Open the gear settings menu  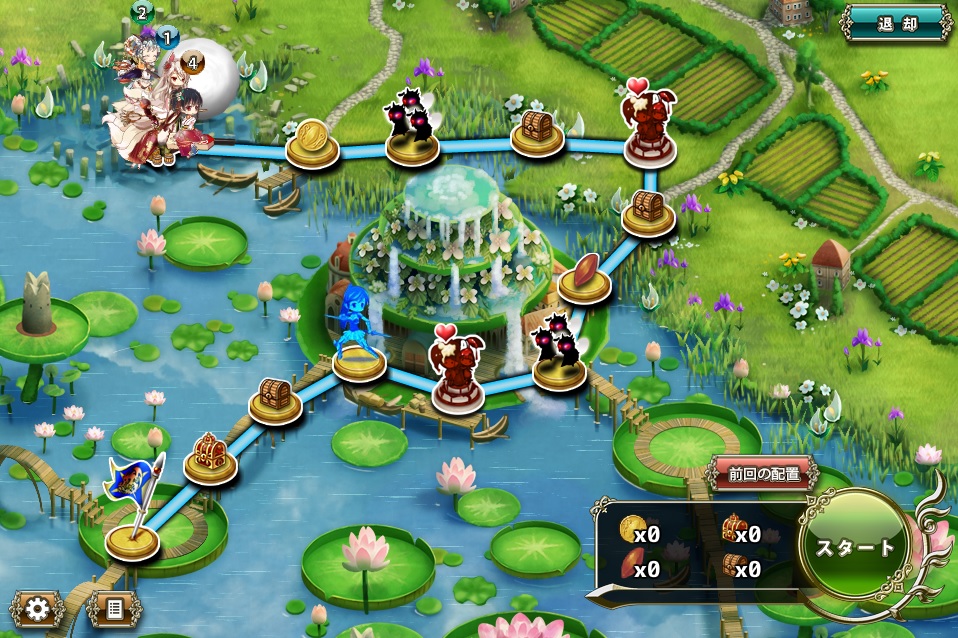pyautogui.click(x=38, y=607)
